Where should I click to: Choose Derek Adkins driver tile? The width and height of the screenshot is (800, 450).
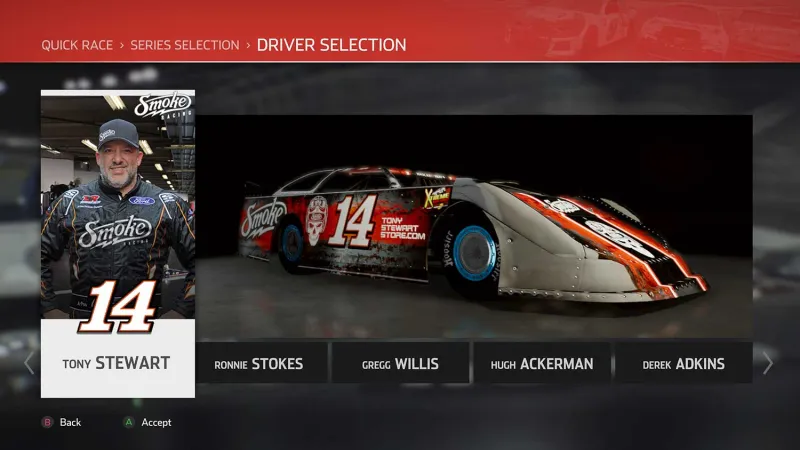coord(683,364)
